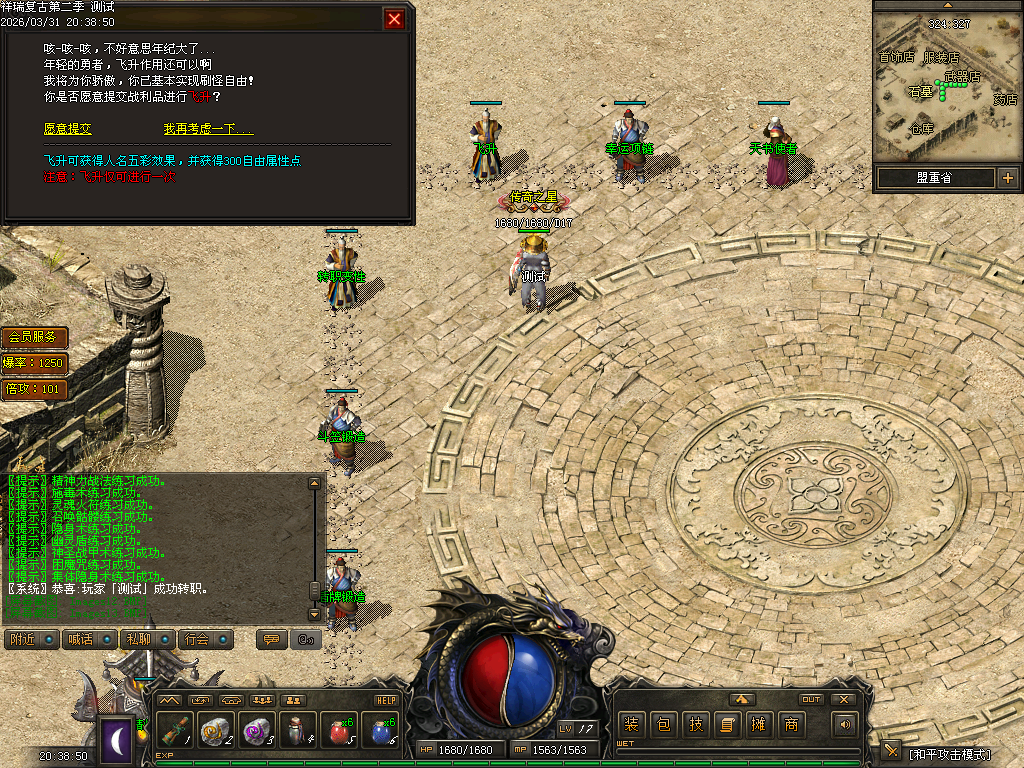1024x768 pixels.
Task: Open the equipment panel with 装 button
Action: [x=631, y=724]
